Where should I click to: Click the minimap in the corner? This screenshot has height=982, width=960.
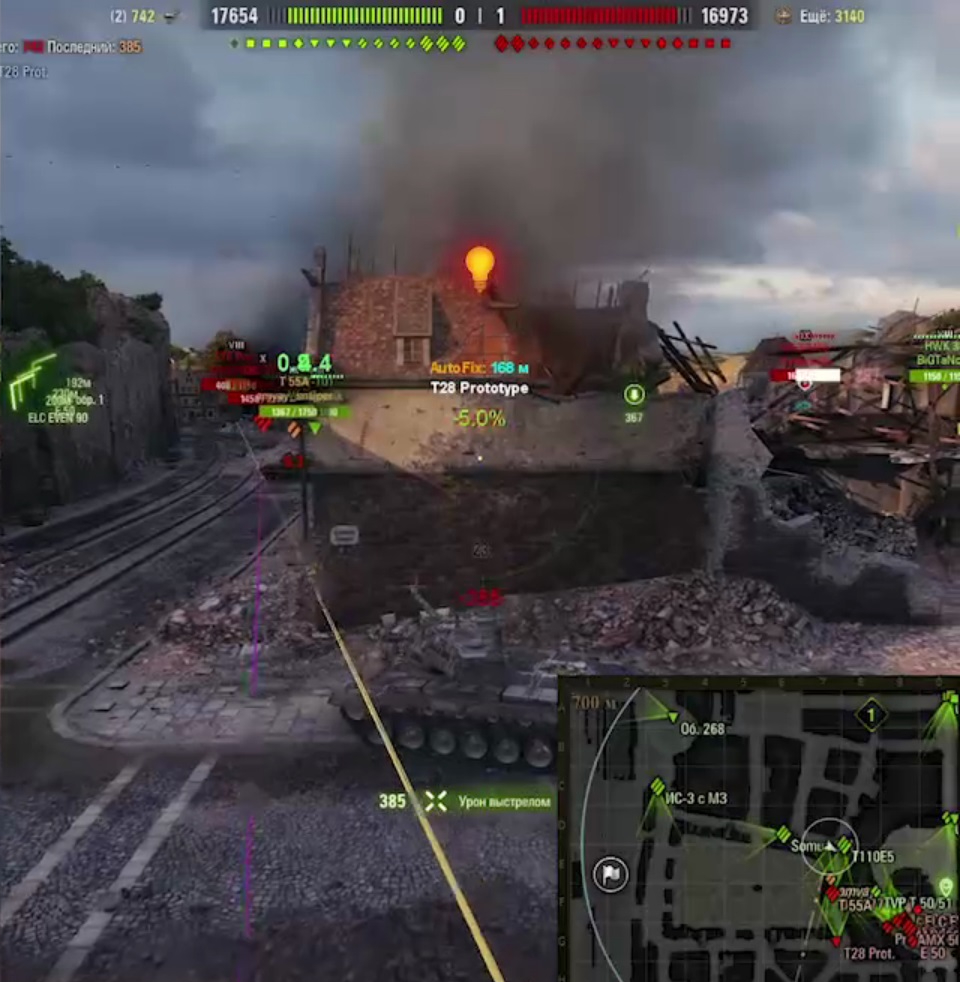click(x=759, y=830)
